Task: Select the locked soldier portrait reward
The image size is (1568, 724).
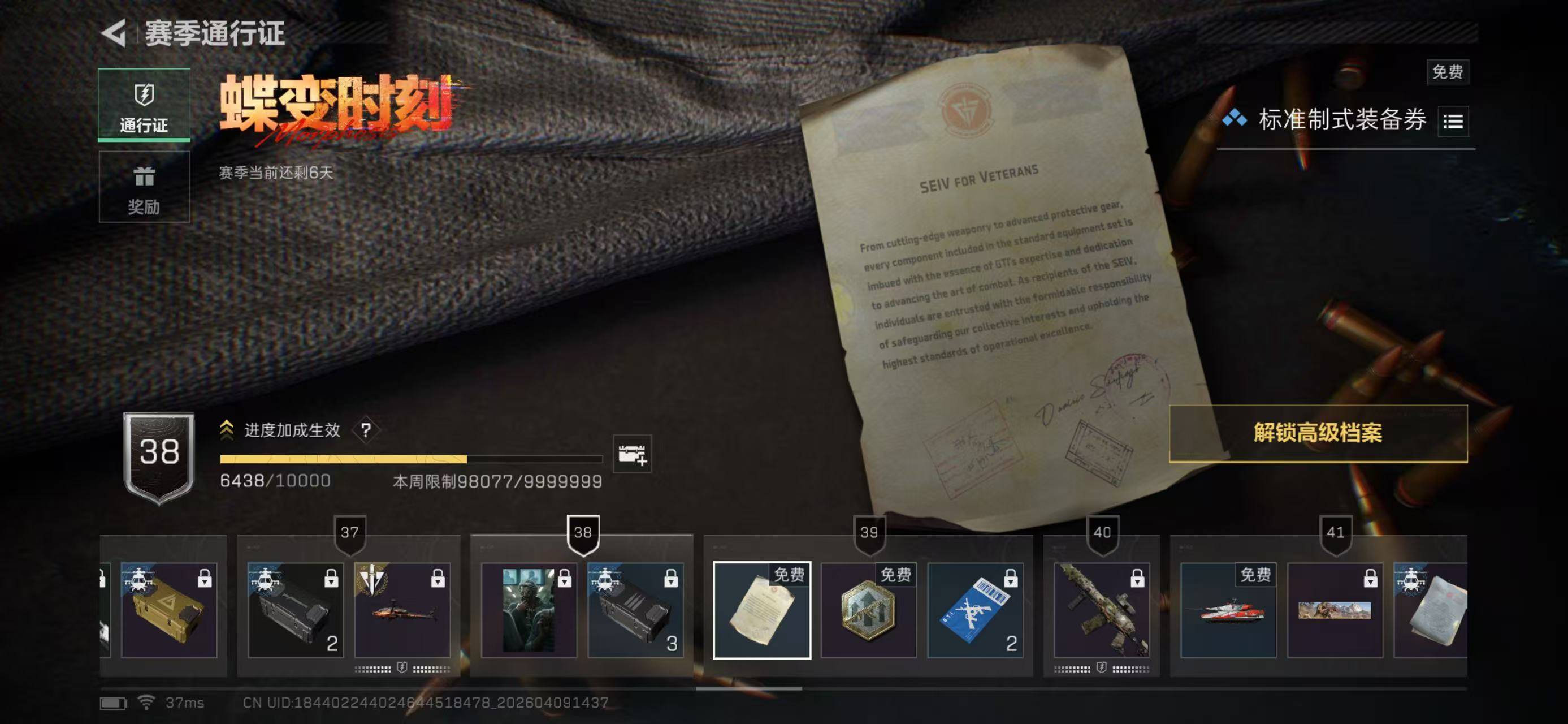Action: tap(529, 610)
